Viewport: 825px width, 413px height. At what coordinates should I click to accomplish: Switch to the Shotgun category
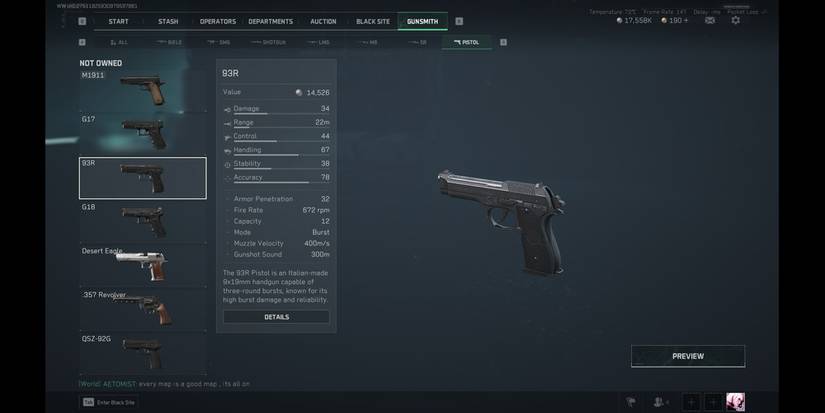pyautogui.click(x=269, y=42)
